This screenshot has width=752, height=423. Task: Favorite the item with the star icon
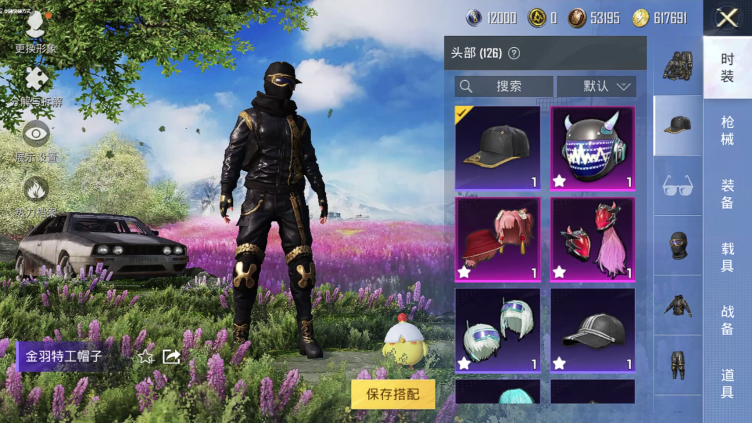(146, 356)
